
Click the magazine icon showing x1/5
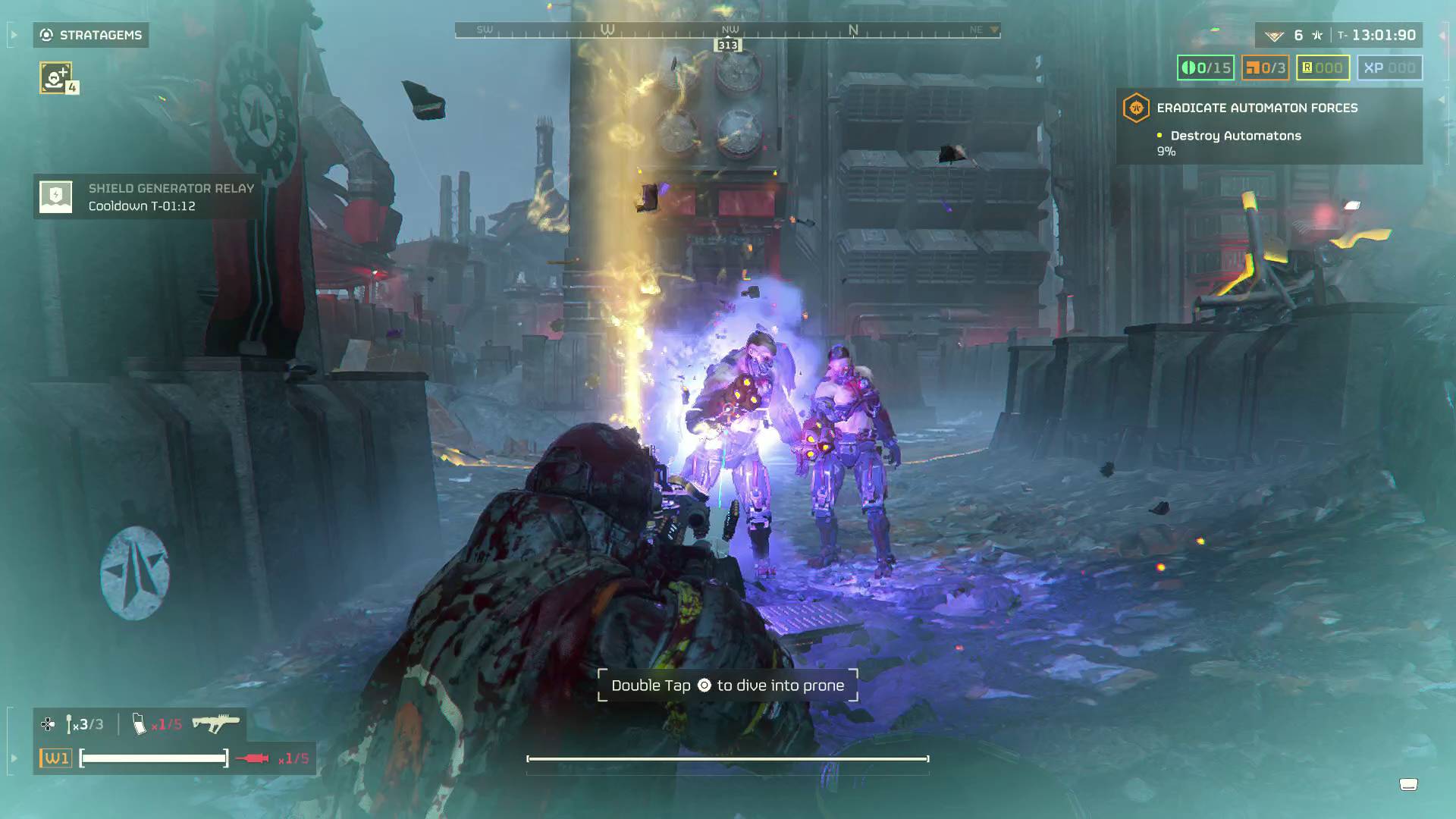140,723
